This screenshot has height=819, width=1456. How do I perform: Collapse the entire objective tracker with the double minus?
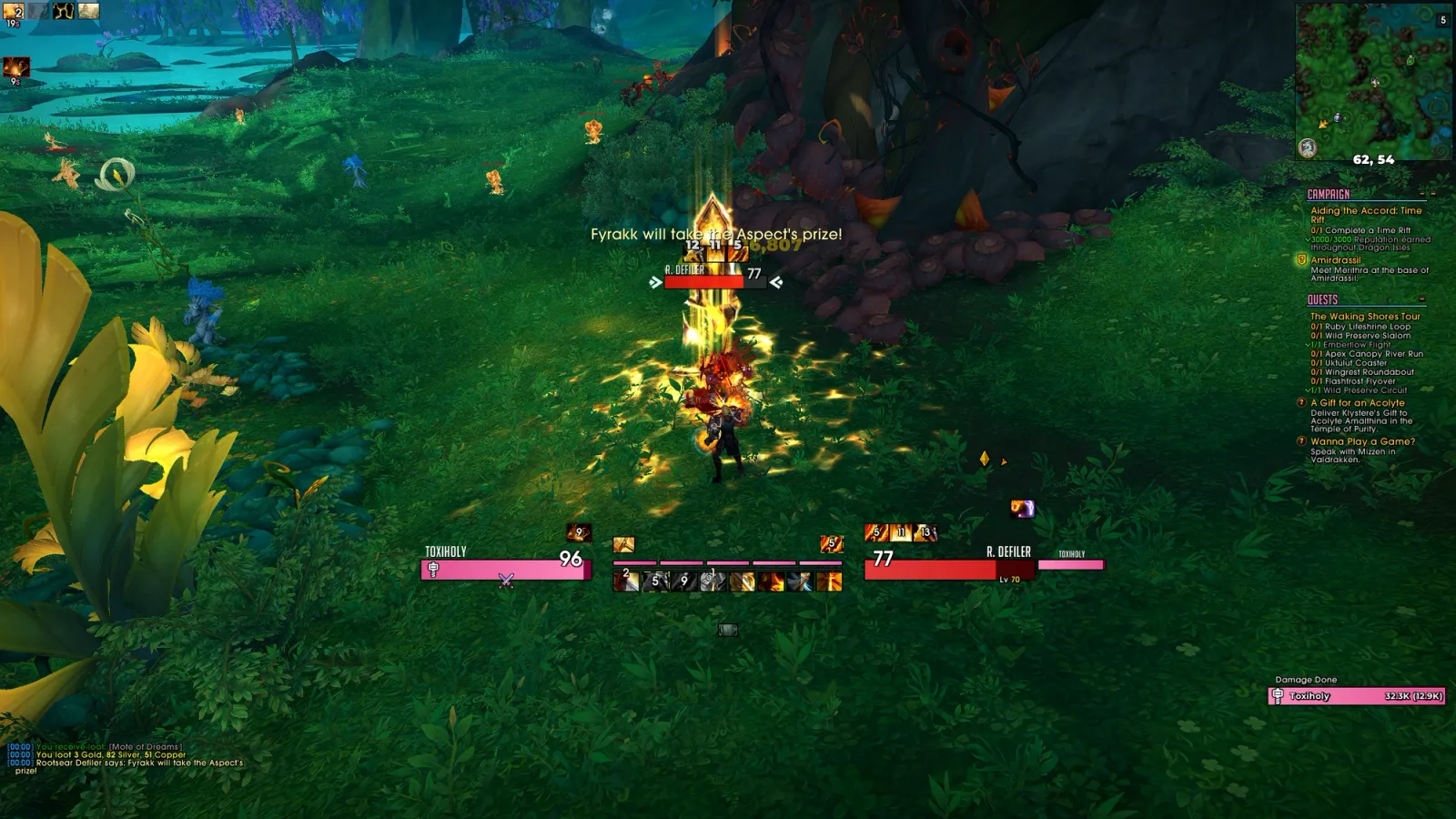pyautogui.click(x=1431, y=193)
